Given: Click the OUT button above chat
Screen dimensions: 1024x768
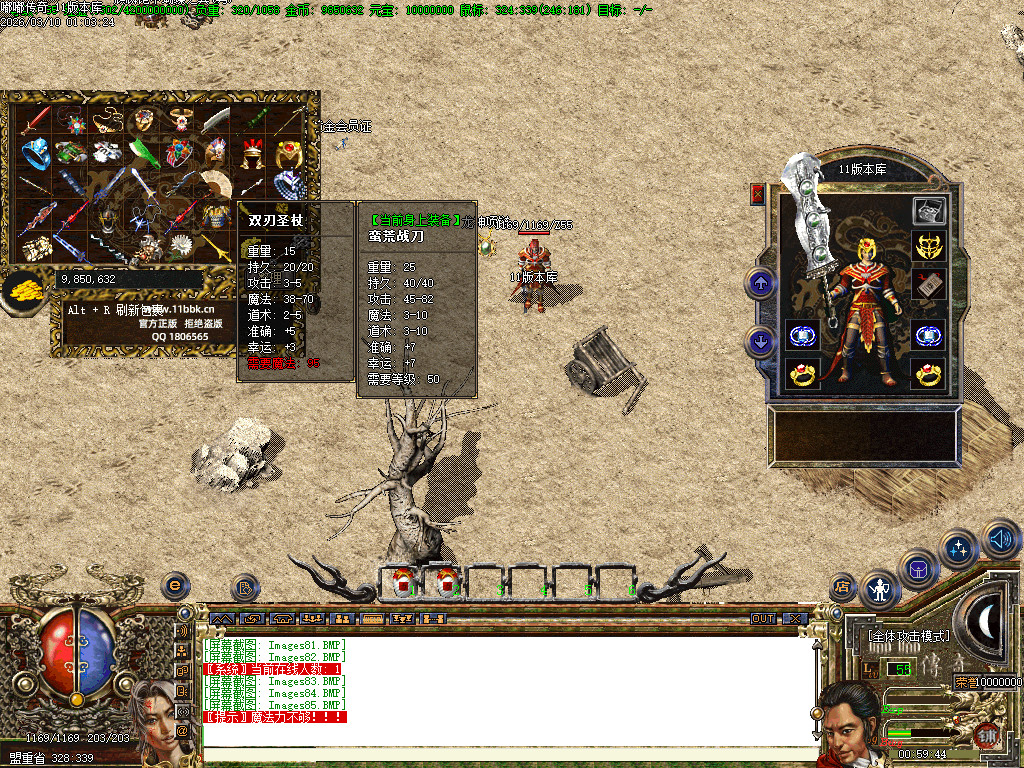Looking at the screenshot, I should [x=763, y=619].
